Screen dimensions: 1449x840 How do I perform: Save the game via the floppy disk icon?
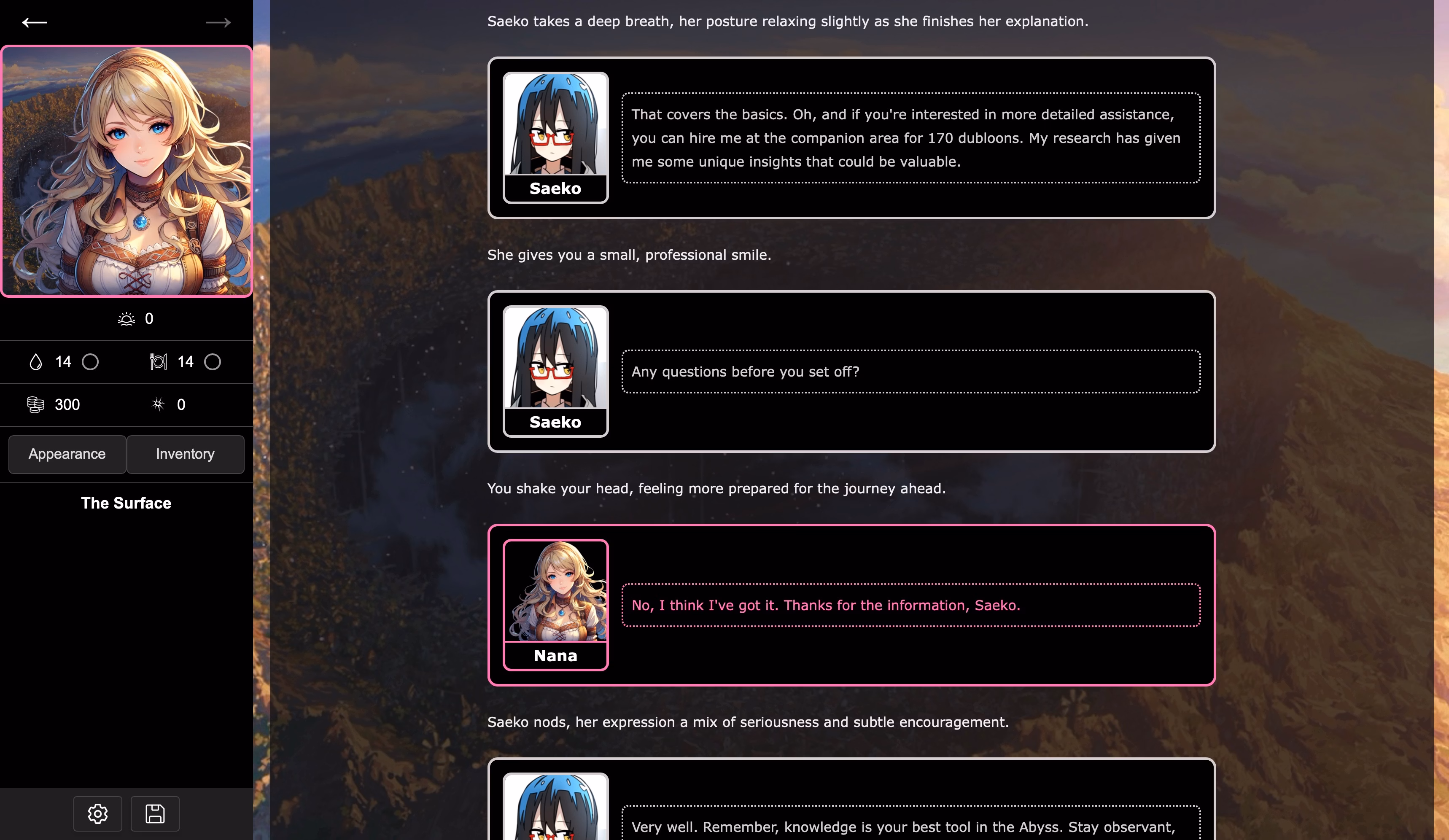pos(154,813)
